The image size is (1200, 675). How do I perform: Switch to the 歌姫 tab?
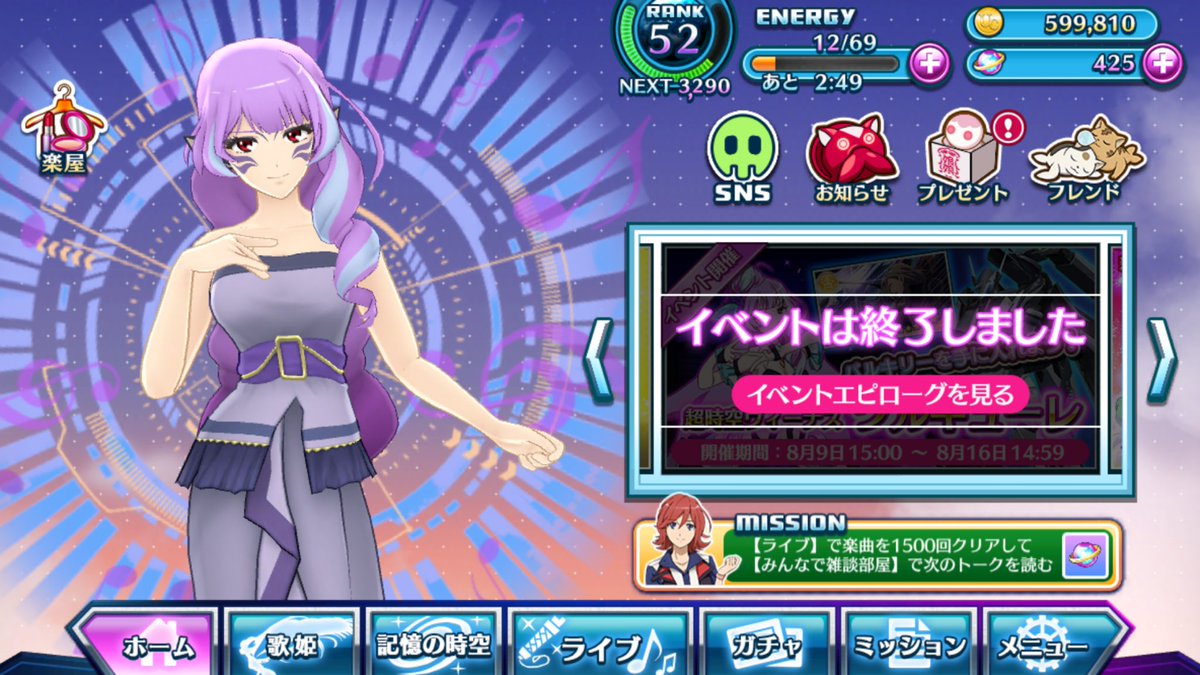tap(292, 645)
